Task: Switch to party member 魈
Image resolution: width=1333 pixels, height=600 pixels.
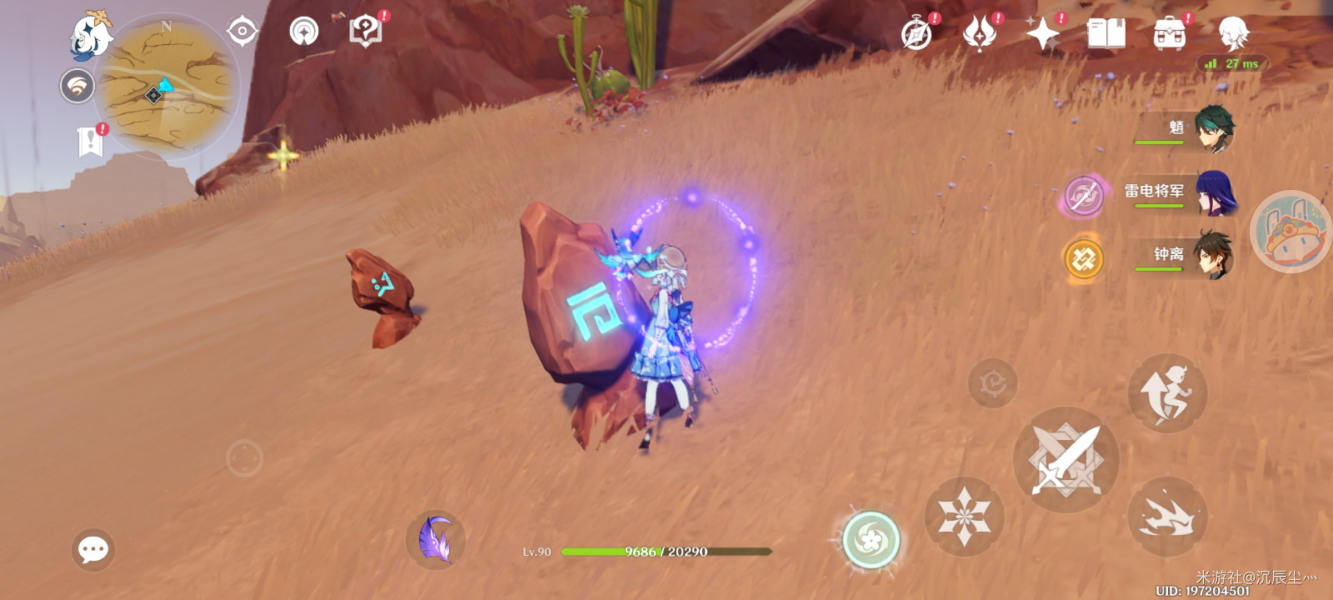Action: click(x=1214, y=129)
